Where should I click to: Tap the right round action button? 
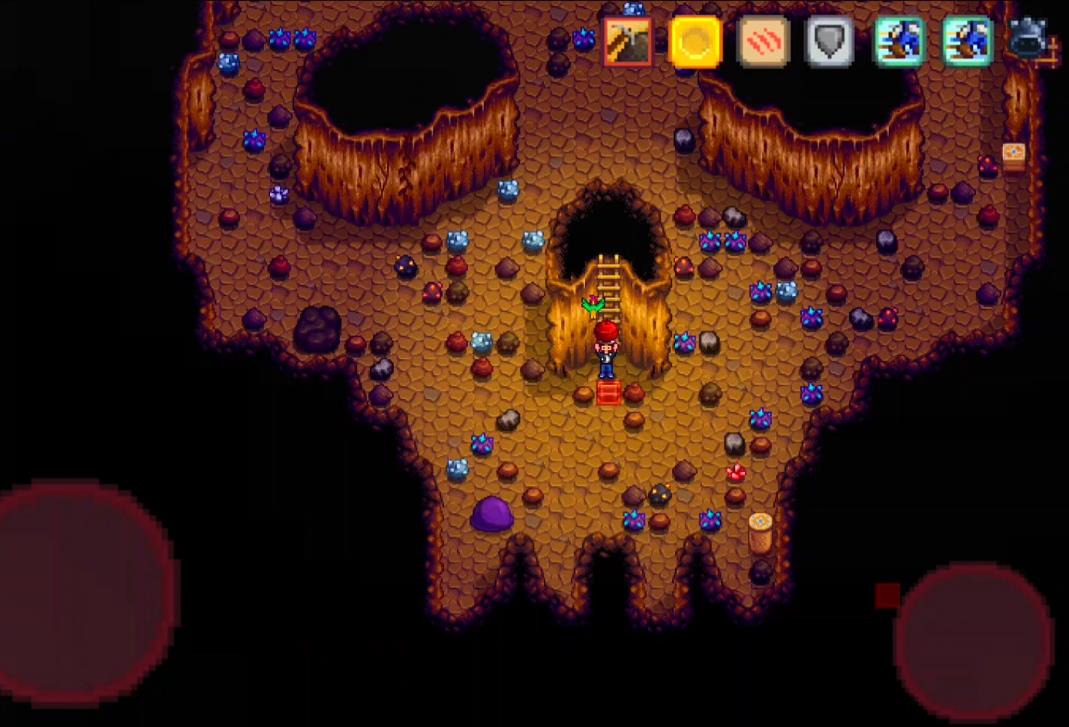(973, 641)
